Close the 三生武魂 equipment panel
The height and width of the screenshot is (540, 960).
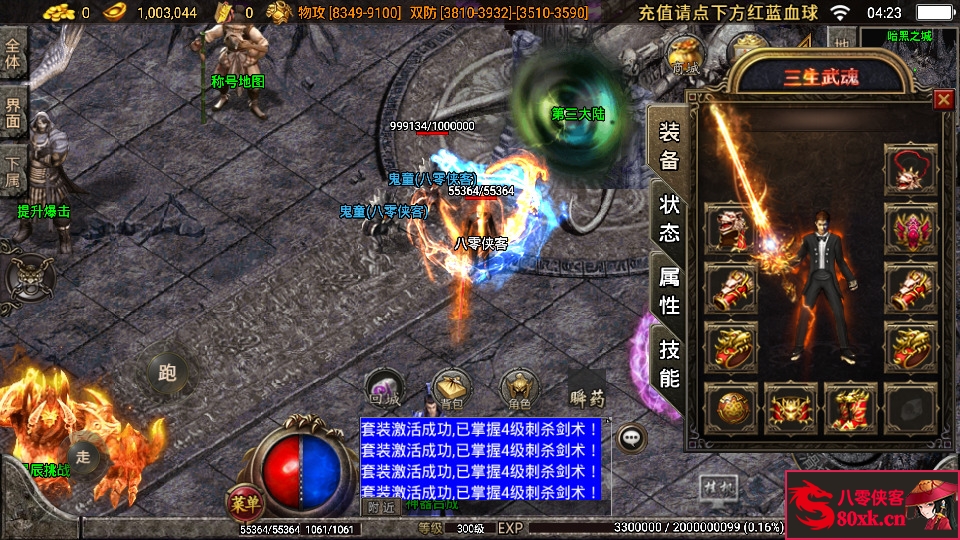(942, 100)
